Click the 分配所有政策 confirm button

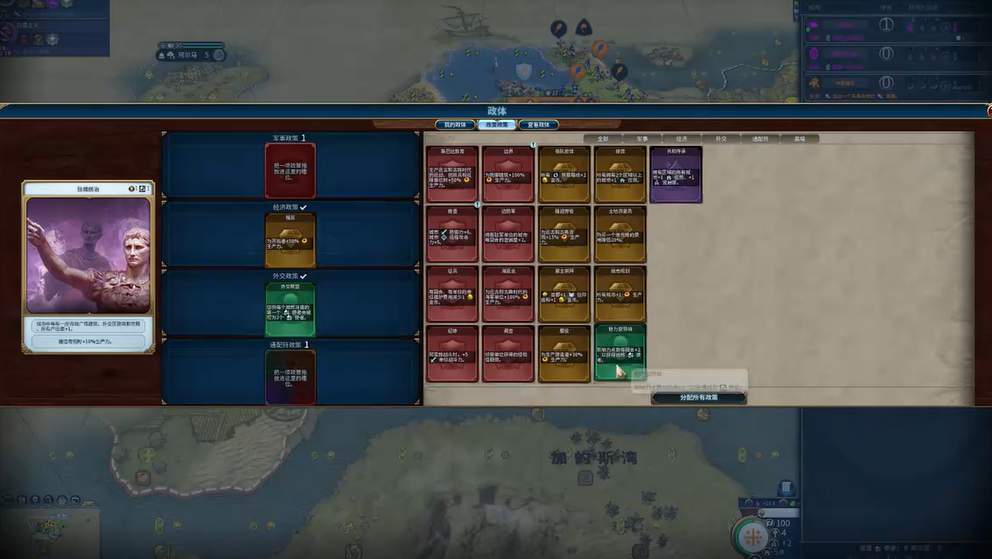tap(698, 398)
